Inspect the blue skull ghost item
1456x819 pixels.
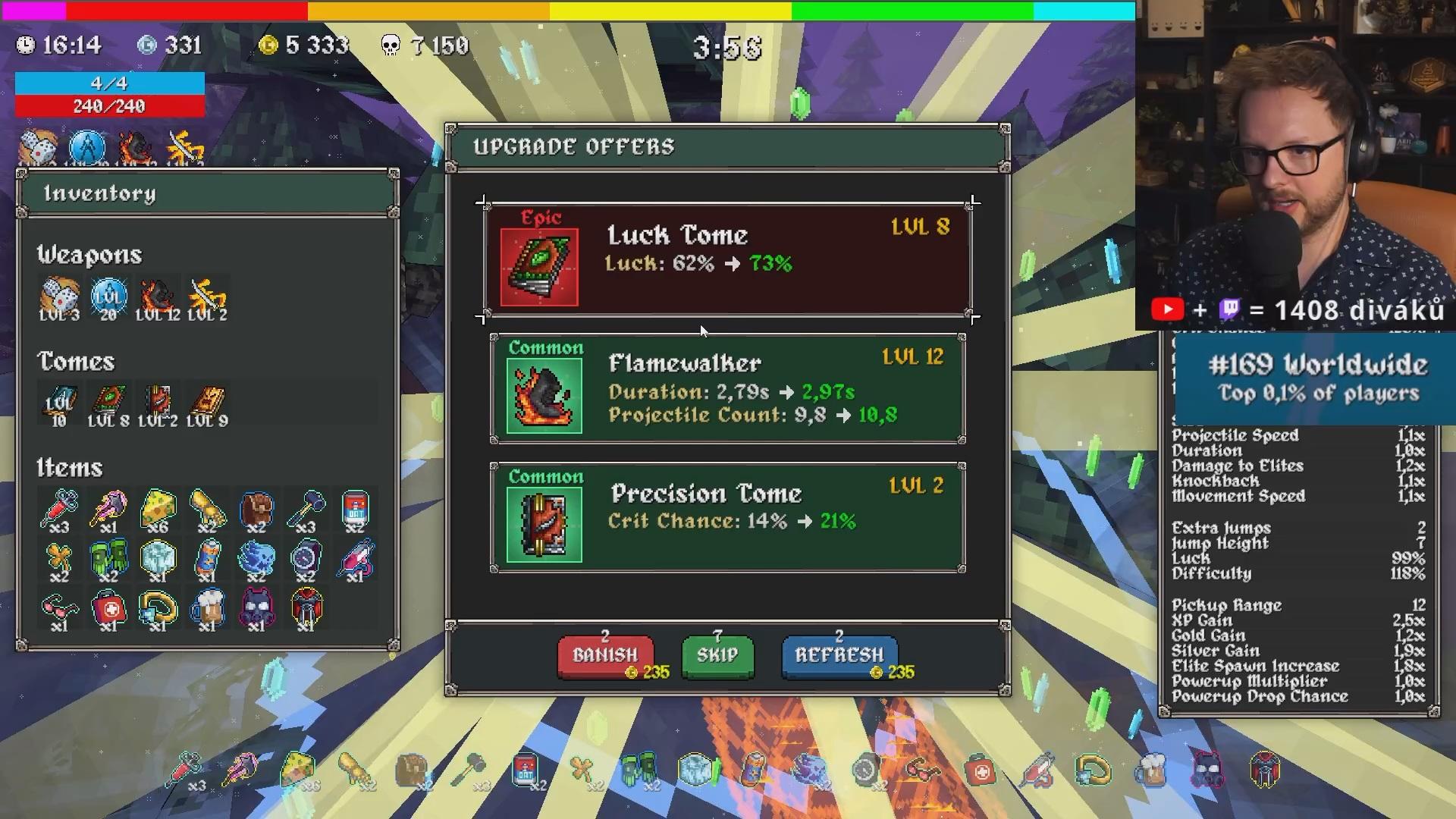(256, 560)
